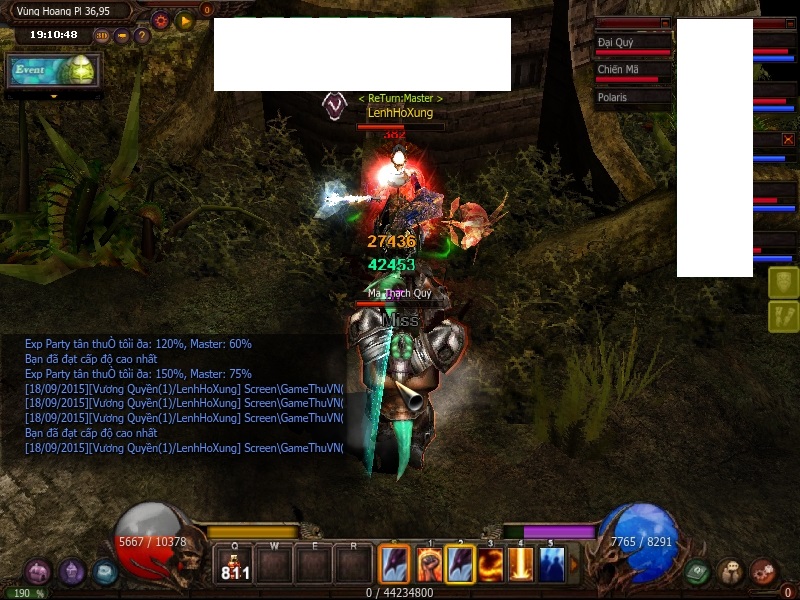The height and width of the screenshot is (600, 800).
Task: Click the yellow play arrow button
Action: [184, 20]
